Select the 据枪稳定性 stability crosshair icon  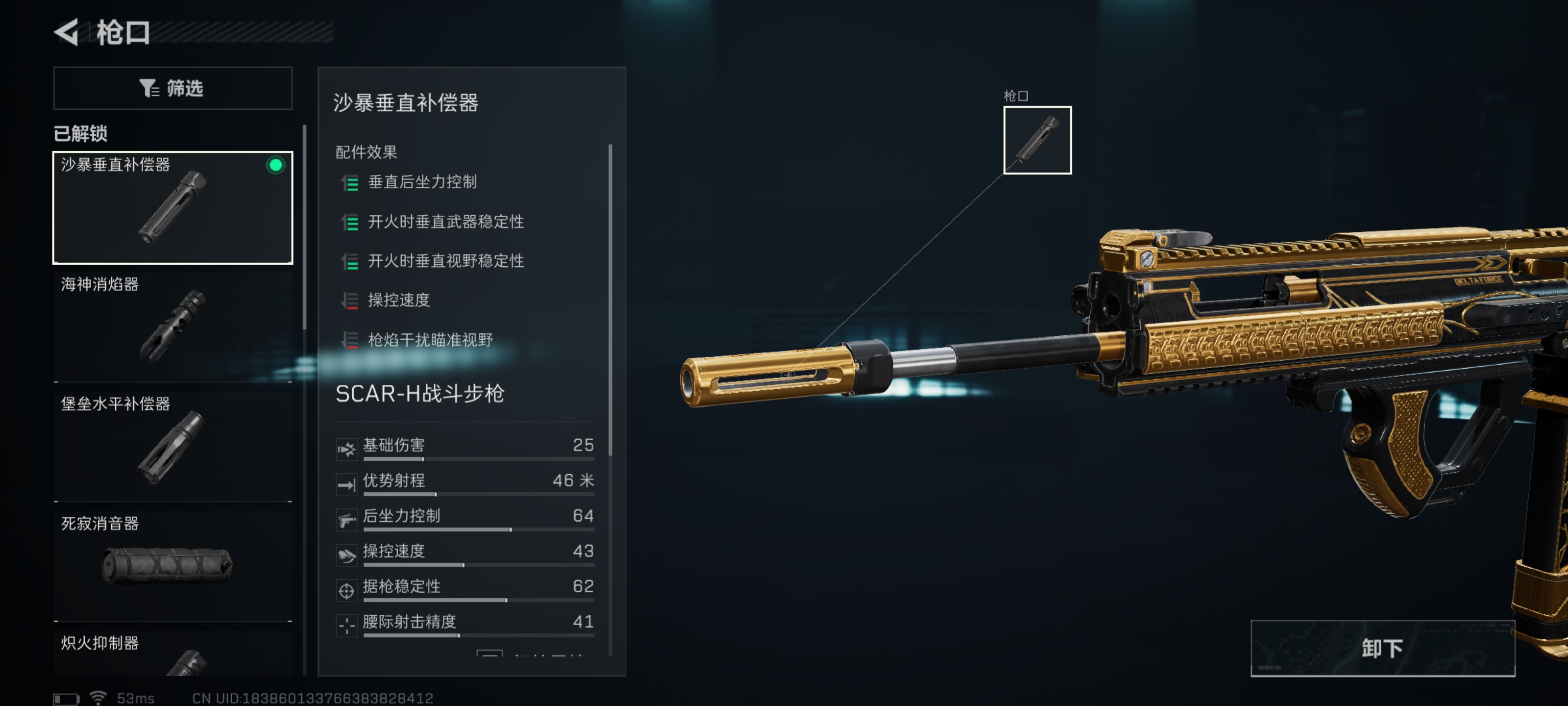pyautogui.click(x=347, y=591)
